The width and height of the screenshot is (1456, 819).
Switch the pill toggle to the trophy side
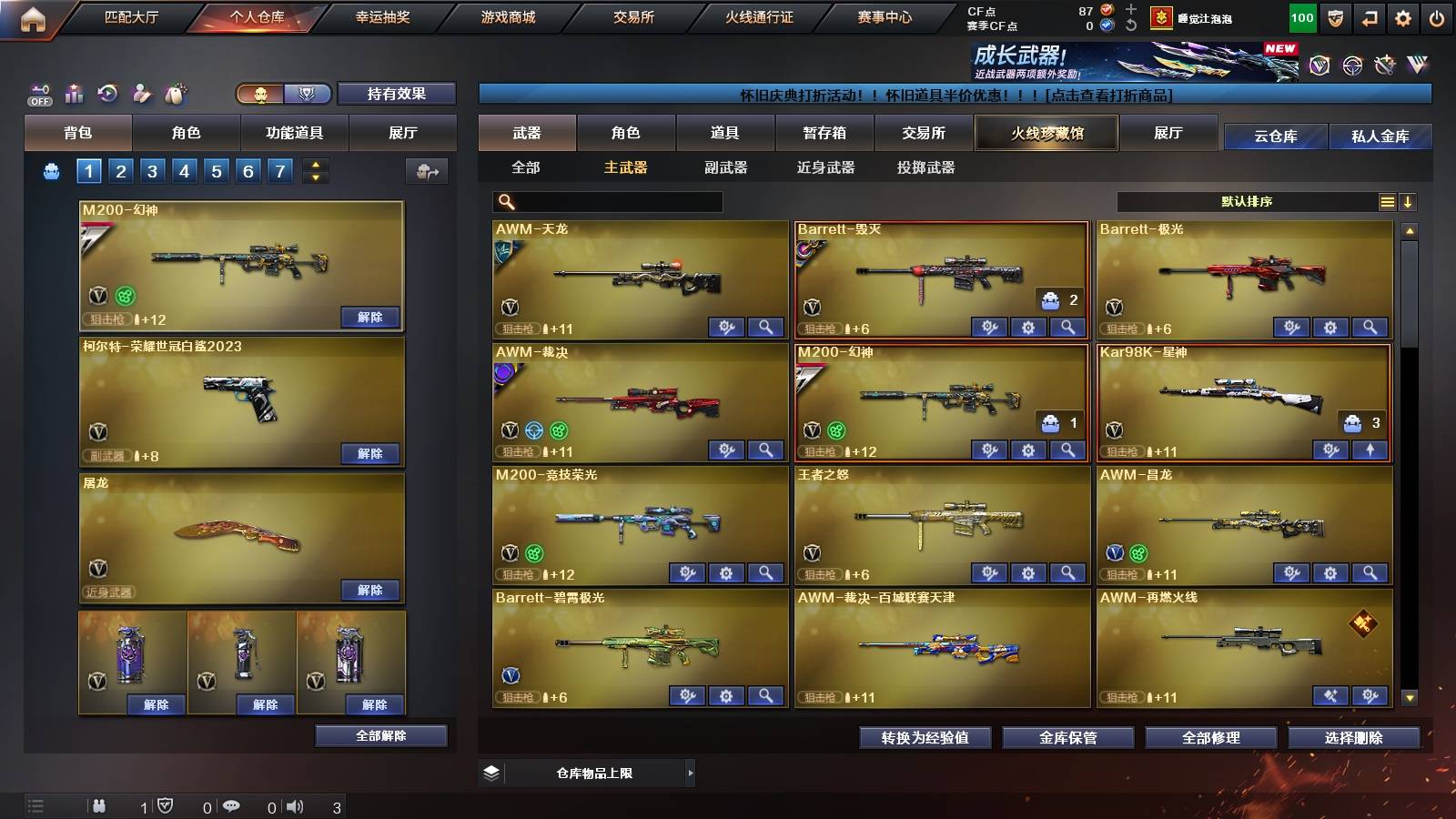(x=308, y=94)
